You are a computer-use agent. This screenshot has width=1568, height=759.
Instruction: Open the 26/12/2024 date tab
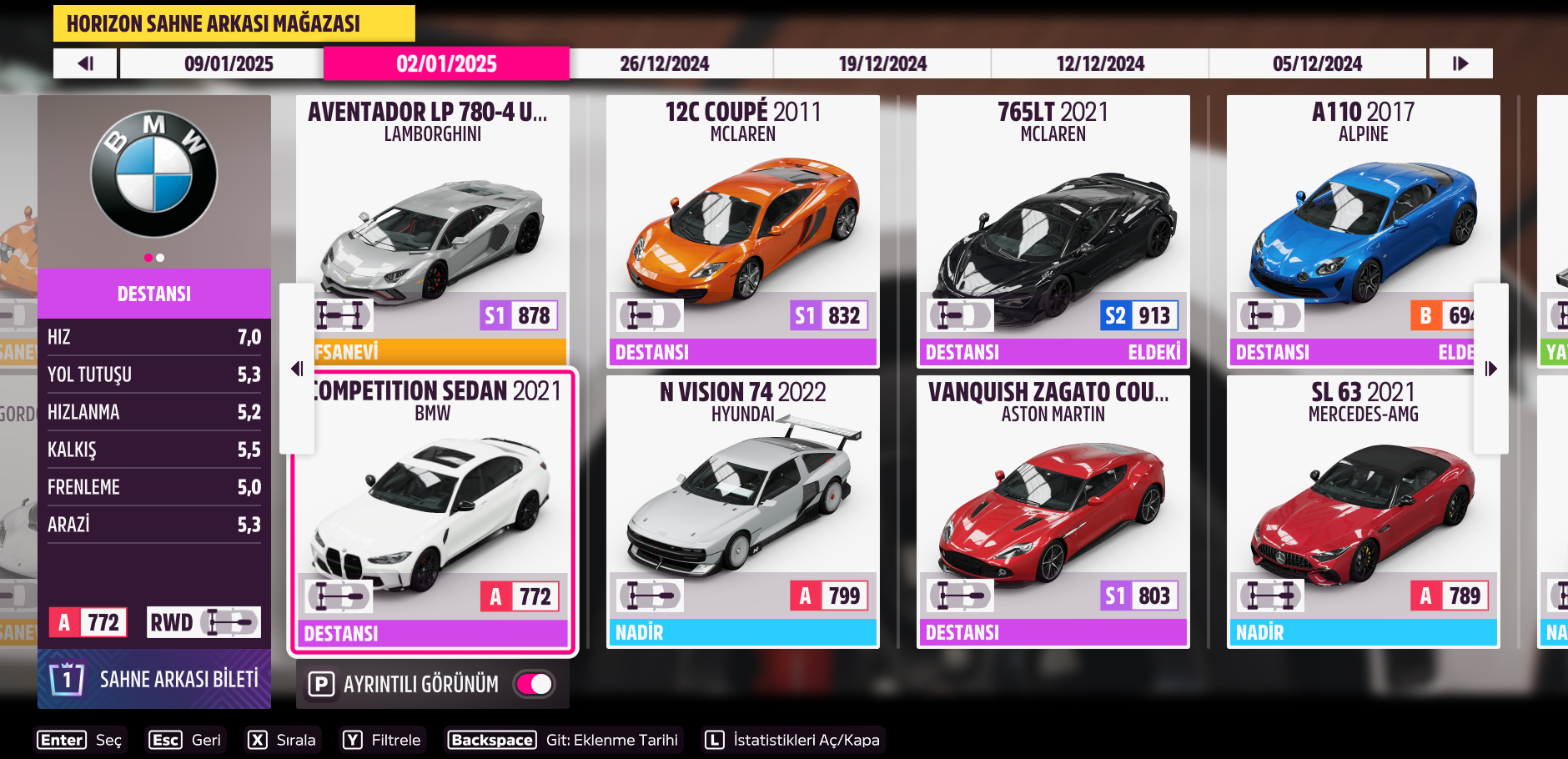tap(664, 63)
